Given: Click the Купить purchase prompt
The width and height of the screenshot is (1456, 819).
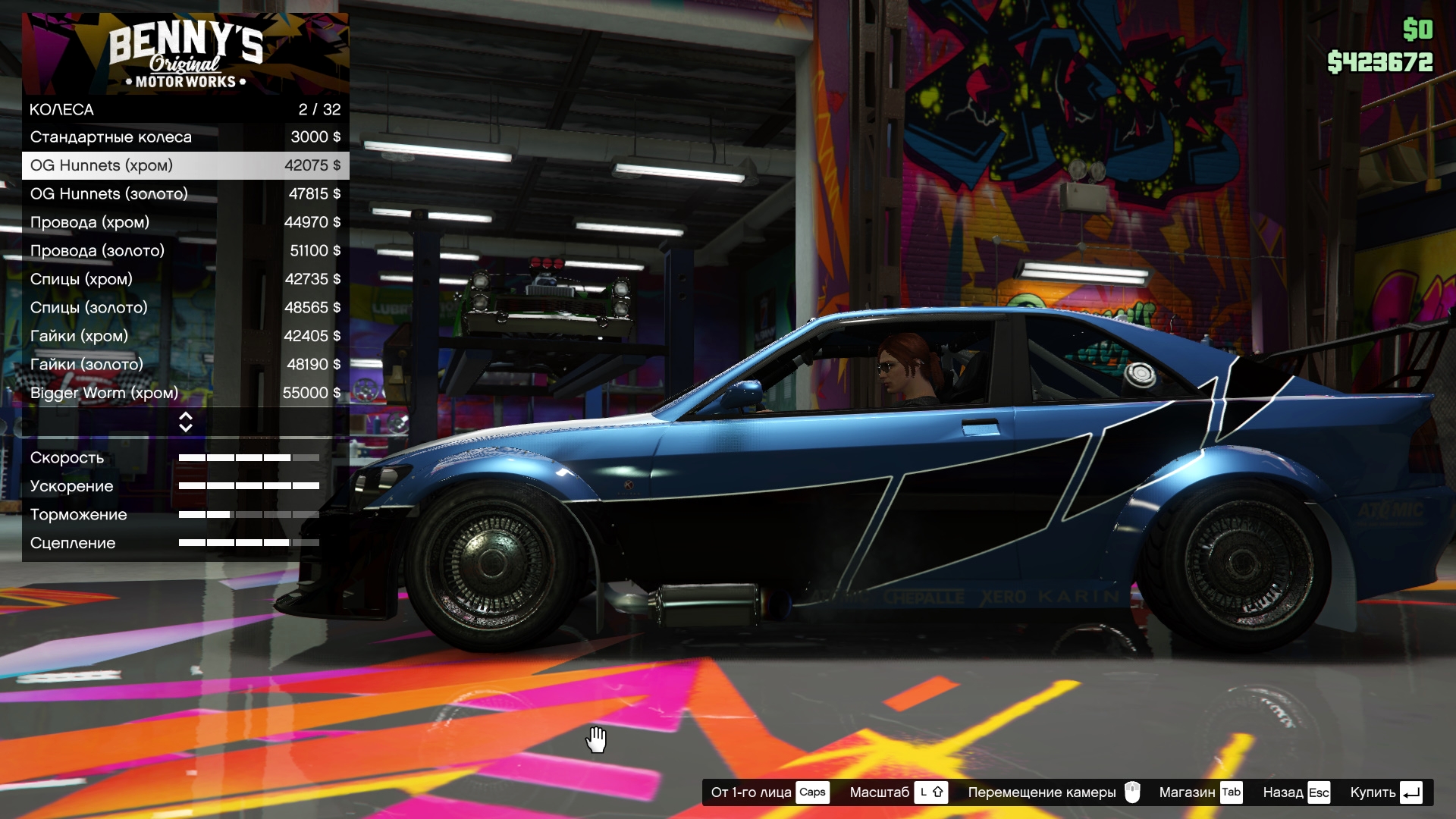Looking at the screenshot, I should 1385,792.
